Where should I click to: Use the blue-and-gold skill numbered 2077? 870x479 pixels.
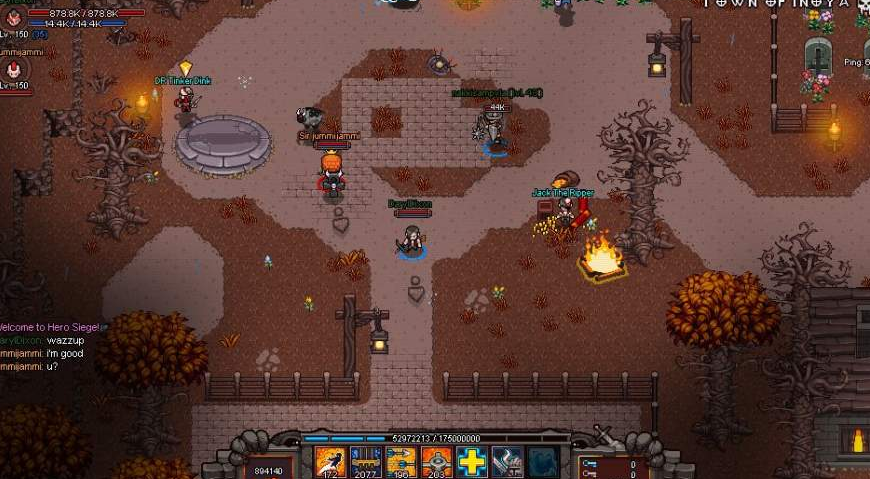[365, 461]
